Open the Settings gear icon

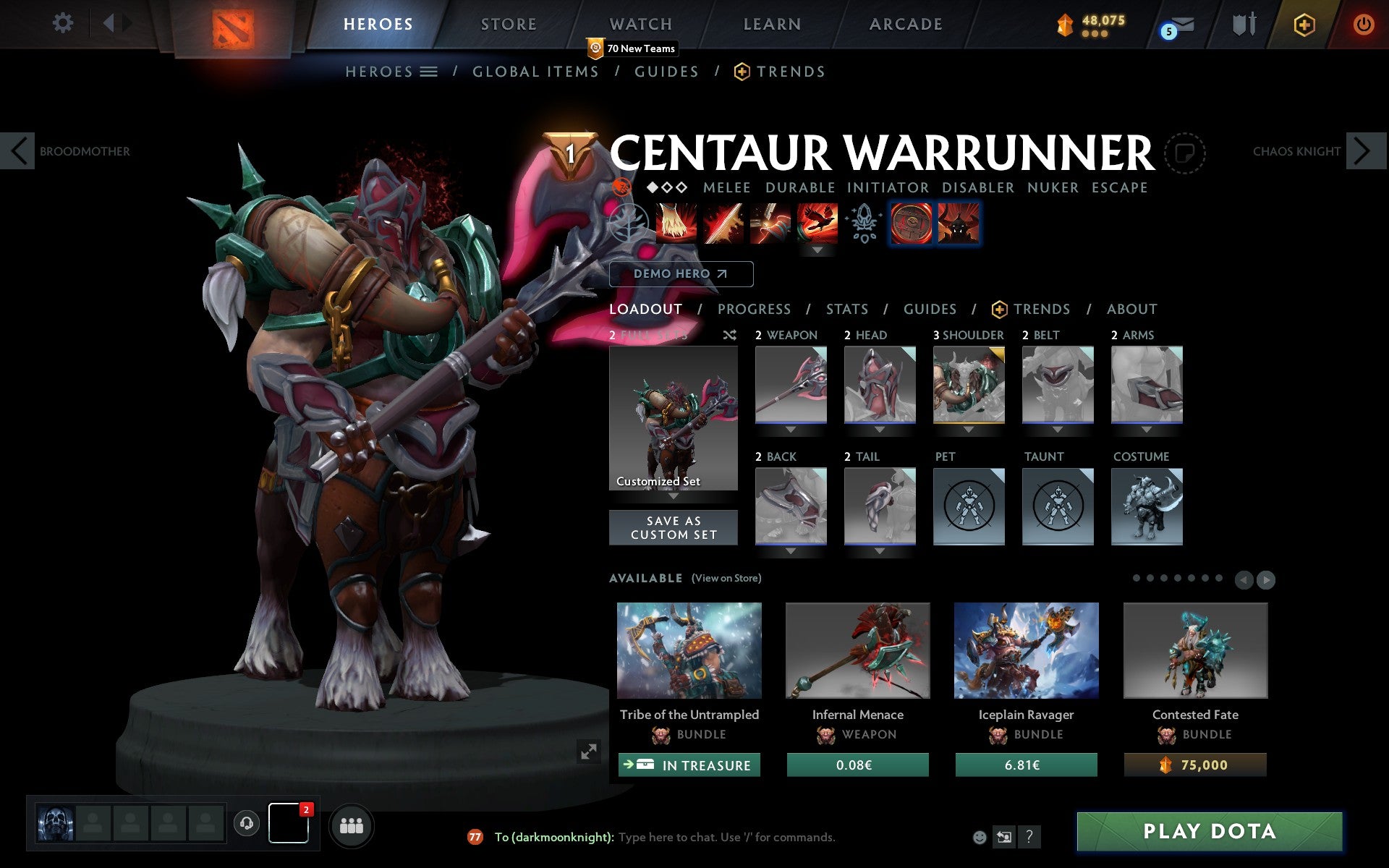pyautogui.click(x=64, y=23)
